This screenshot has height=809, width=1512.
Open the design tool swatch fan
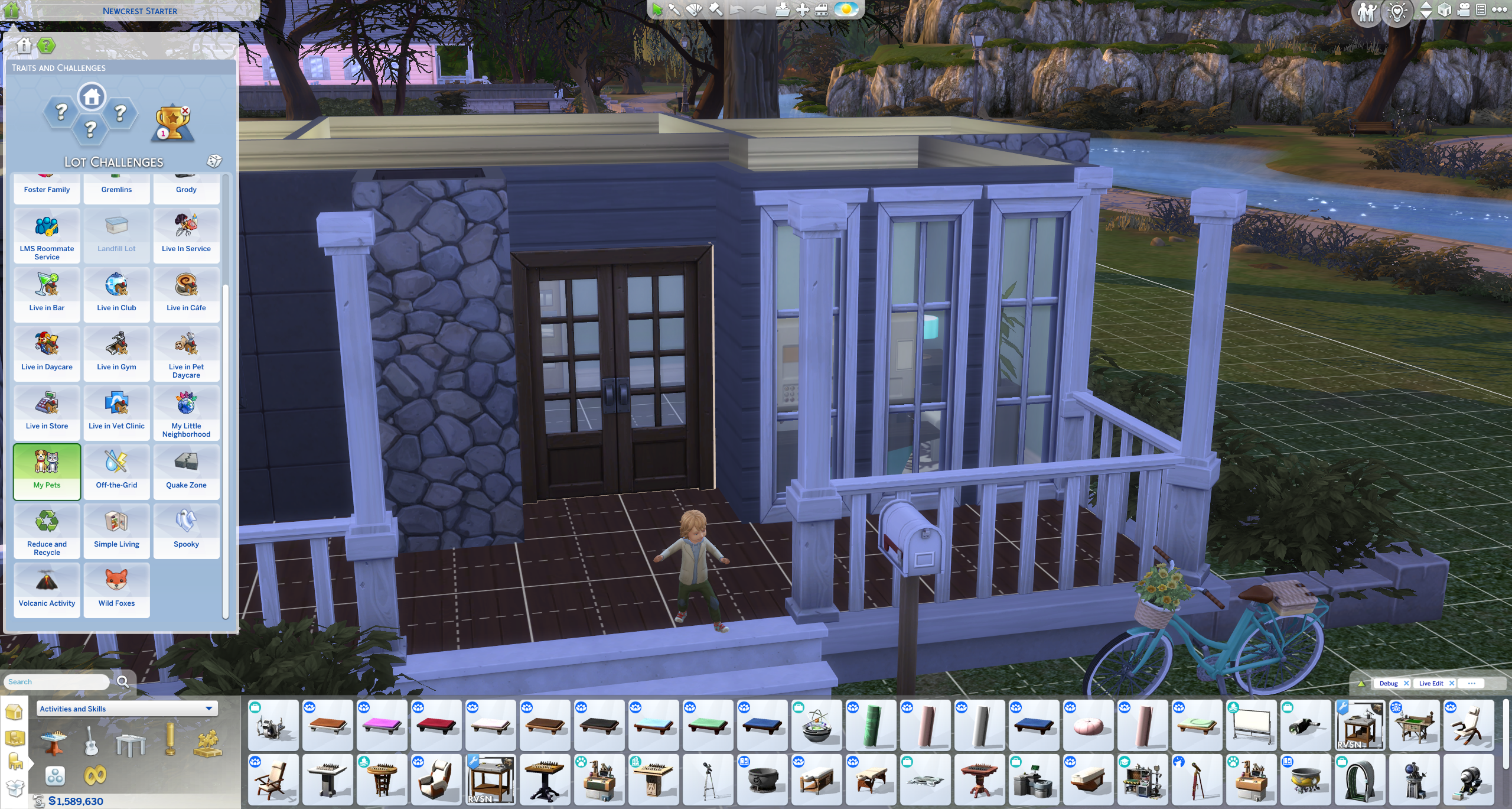click(x=694, y=9)
